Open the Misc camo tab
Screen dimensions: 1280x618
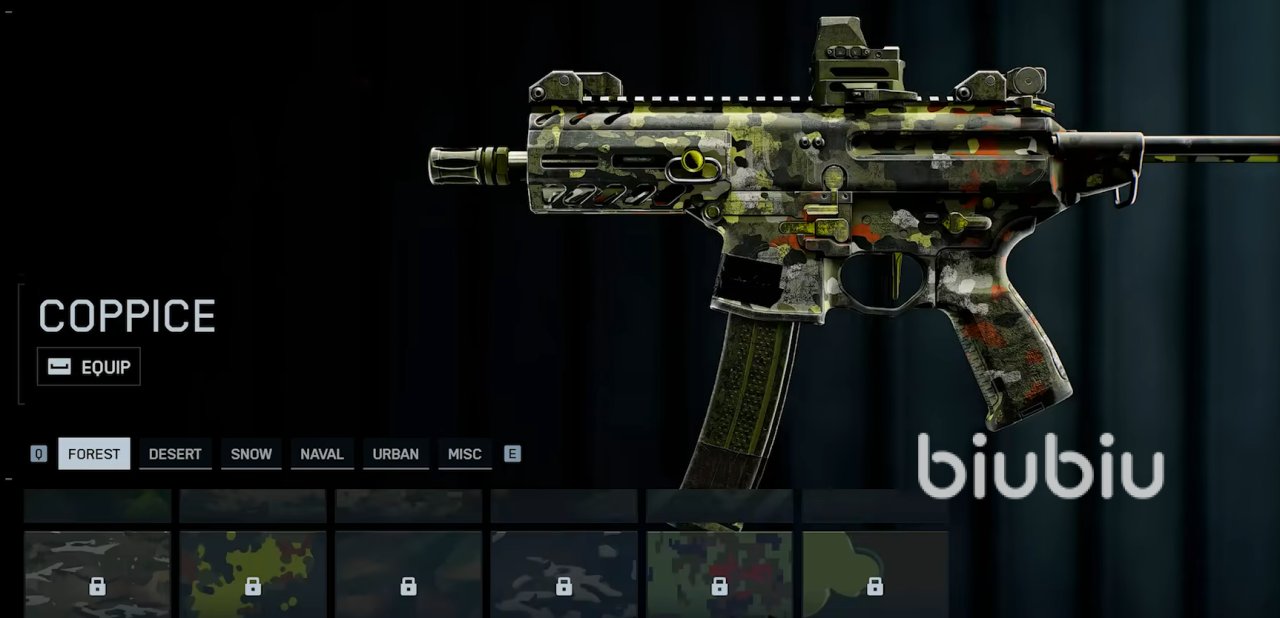[x=464, y=454]
